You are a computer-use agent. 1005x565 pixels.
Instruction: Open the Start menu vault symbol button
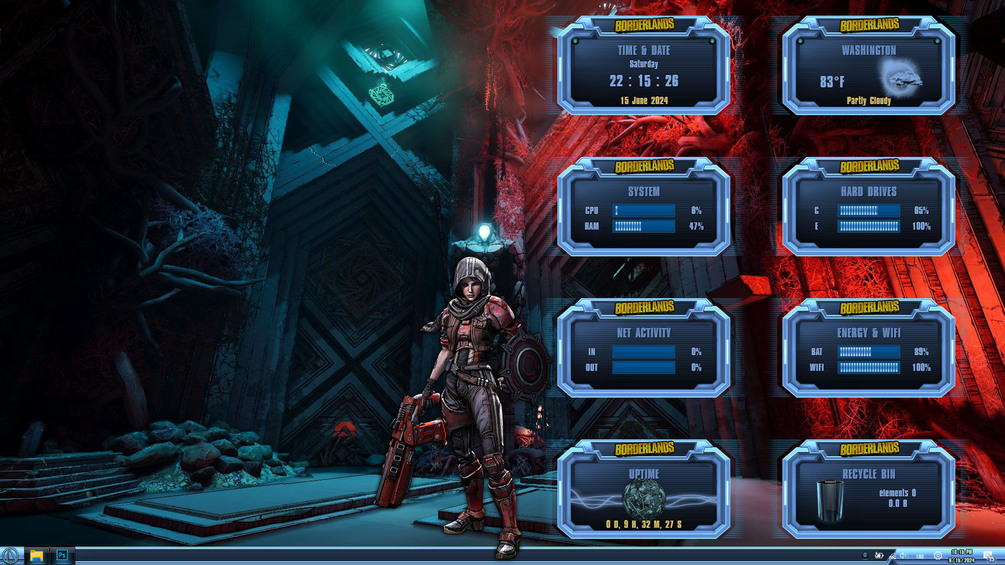tap(10, 555)
